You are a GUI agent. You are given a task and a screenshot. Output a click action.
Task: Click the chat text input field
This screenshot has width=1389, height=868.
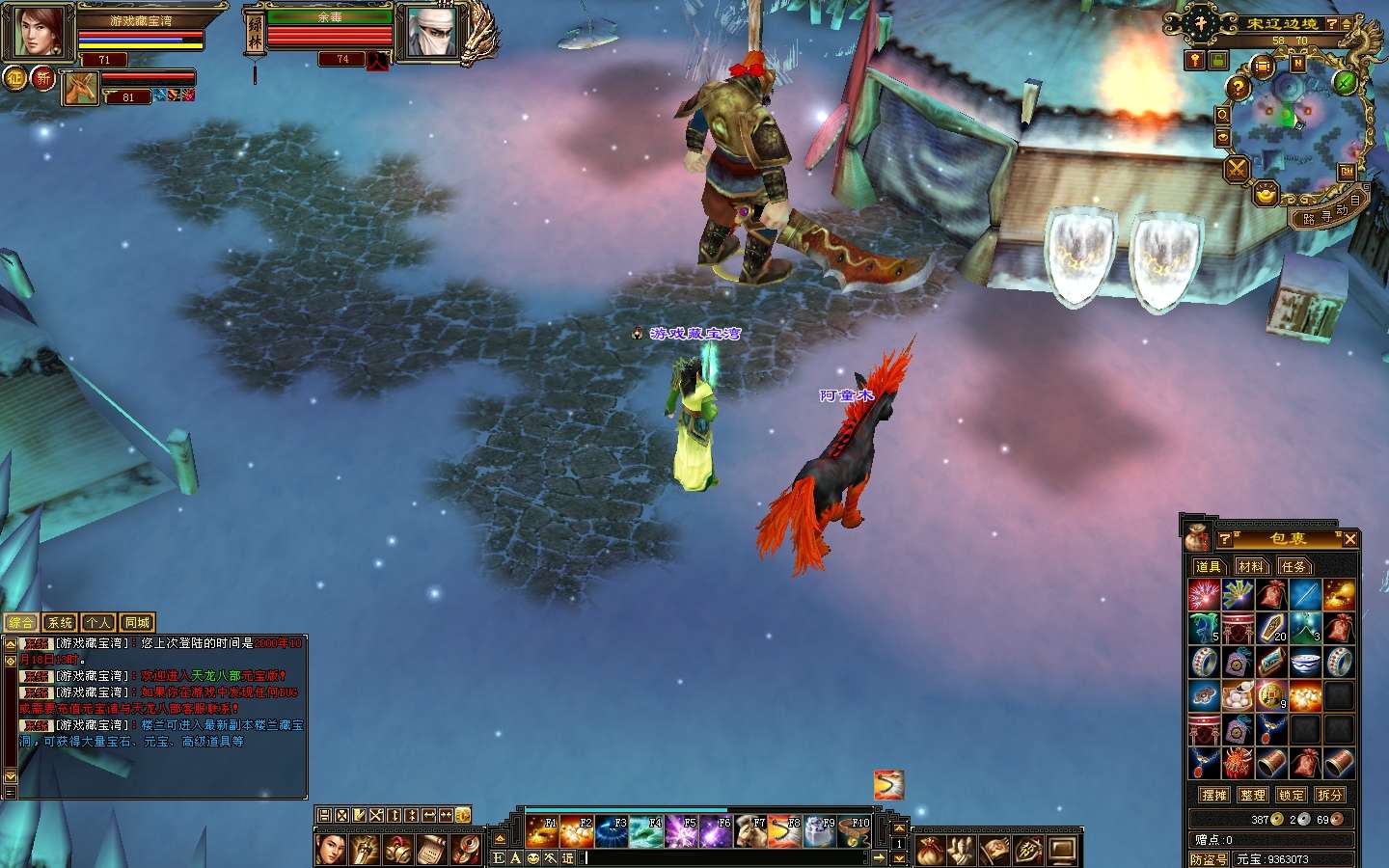coord(723,857)
